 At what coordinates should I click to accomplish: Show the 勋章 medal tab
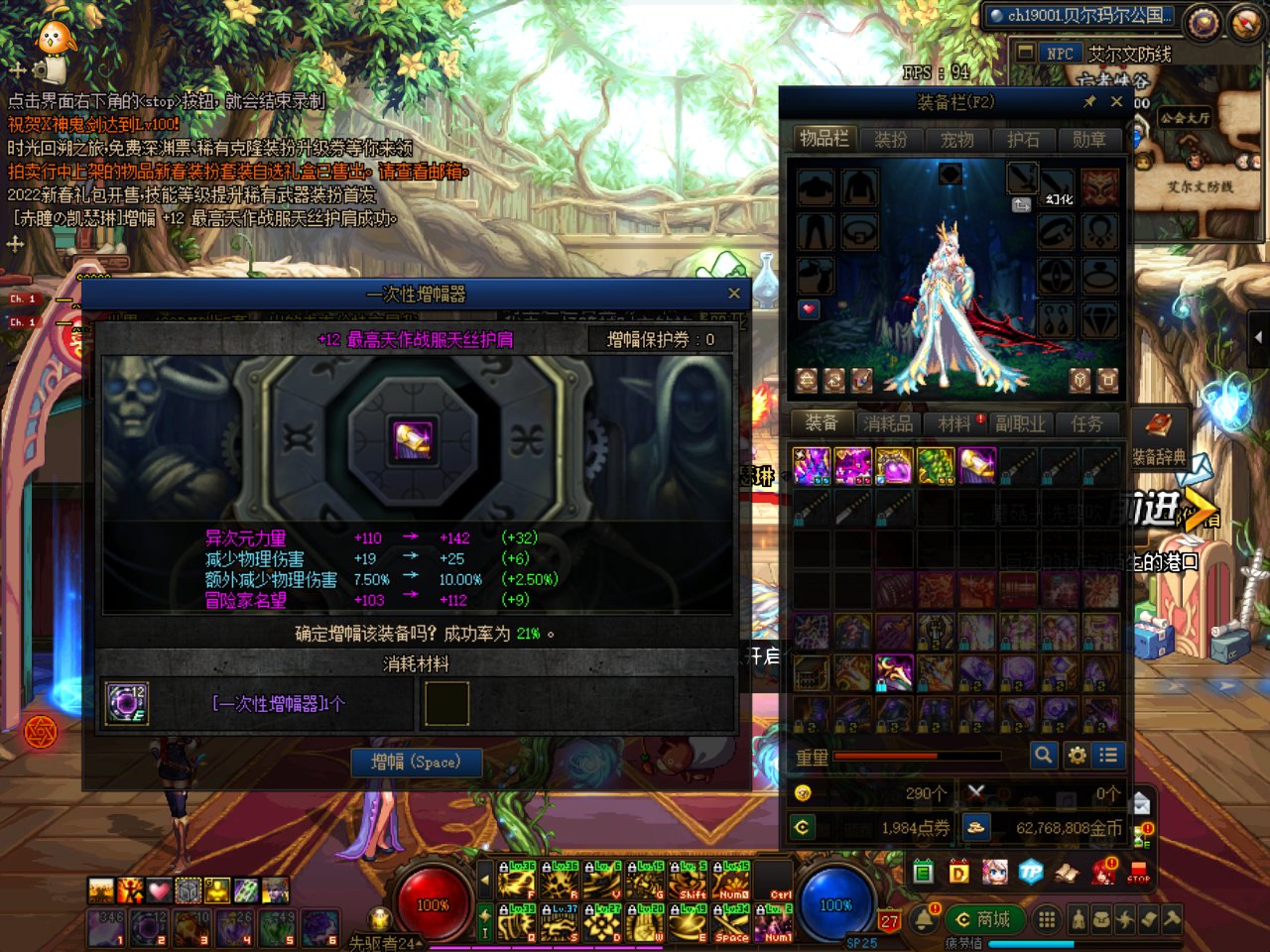(1088, 140)
